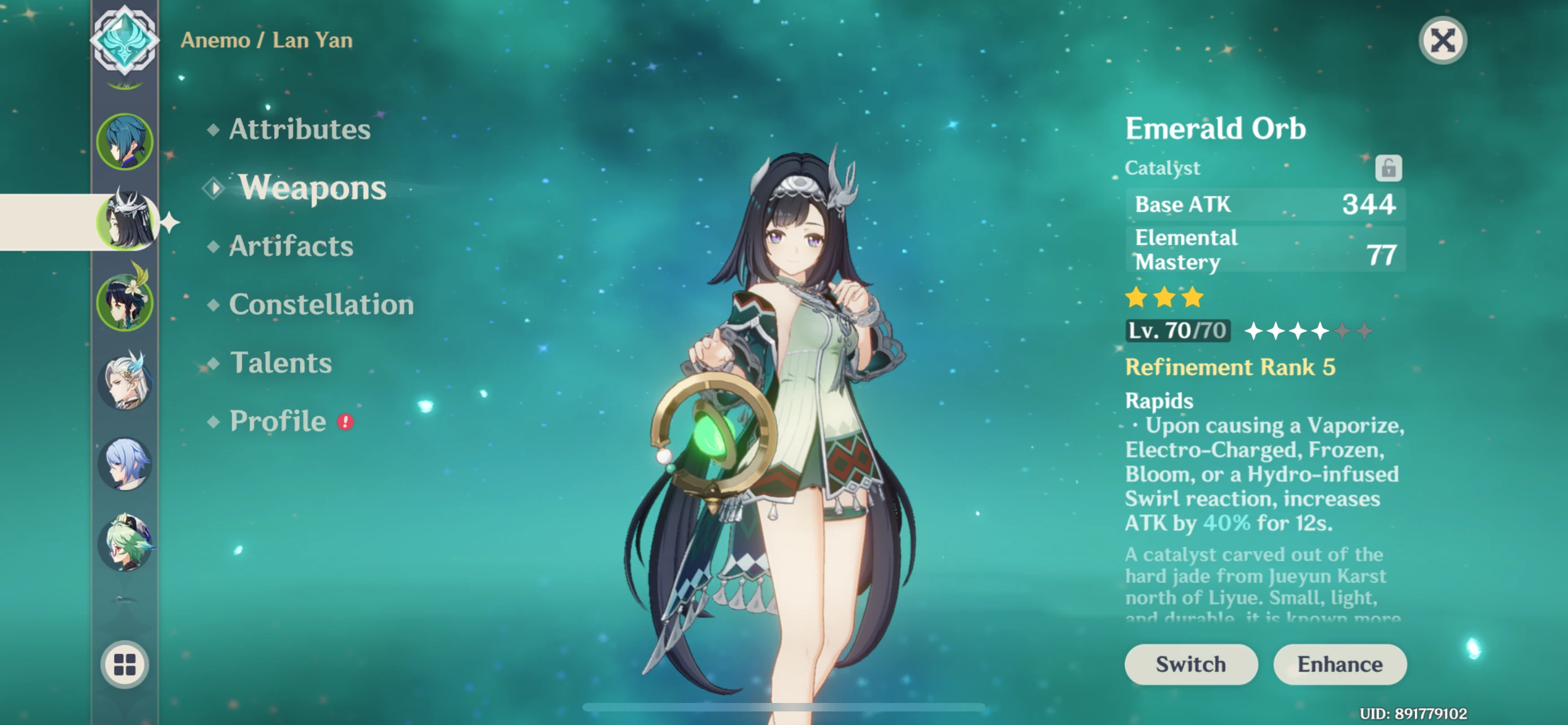Viewport: 1568px width, 725px height.
Task: Open the Constellation section
Action: (321, 304)
